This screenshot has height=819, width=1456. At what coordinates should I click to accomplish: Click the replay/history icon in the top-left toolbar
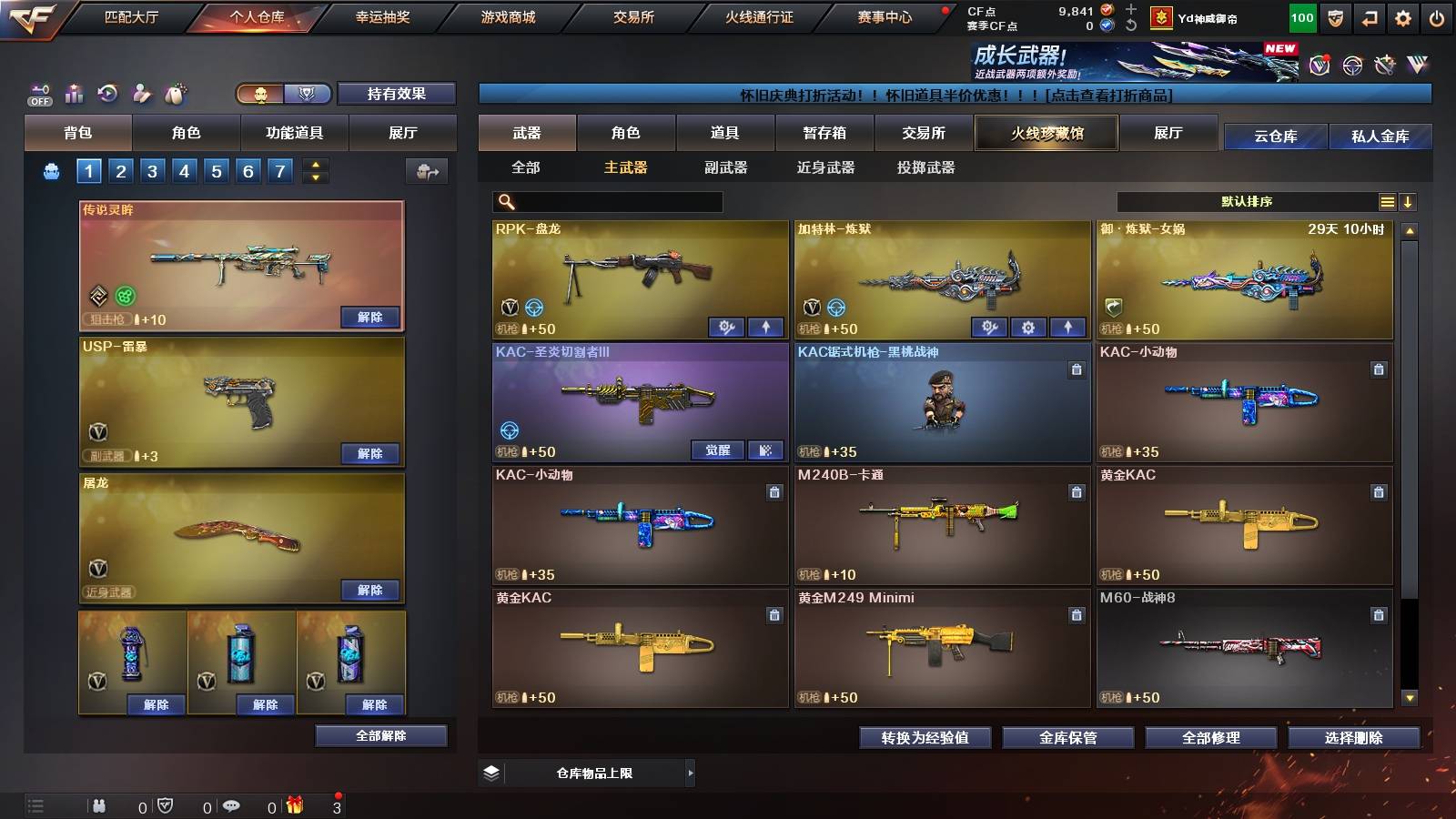tap(106, 93)
